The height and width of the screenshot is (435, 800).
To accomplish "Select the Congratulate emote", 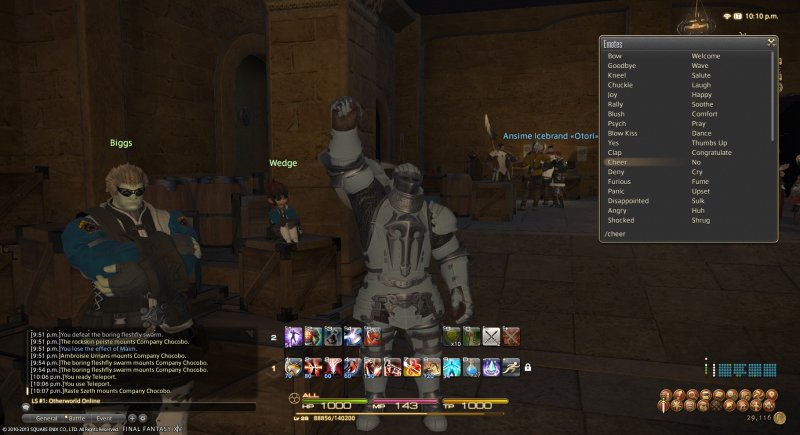I will click(711, 152).
